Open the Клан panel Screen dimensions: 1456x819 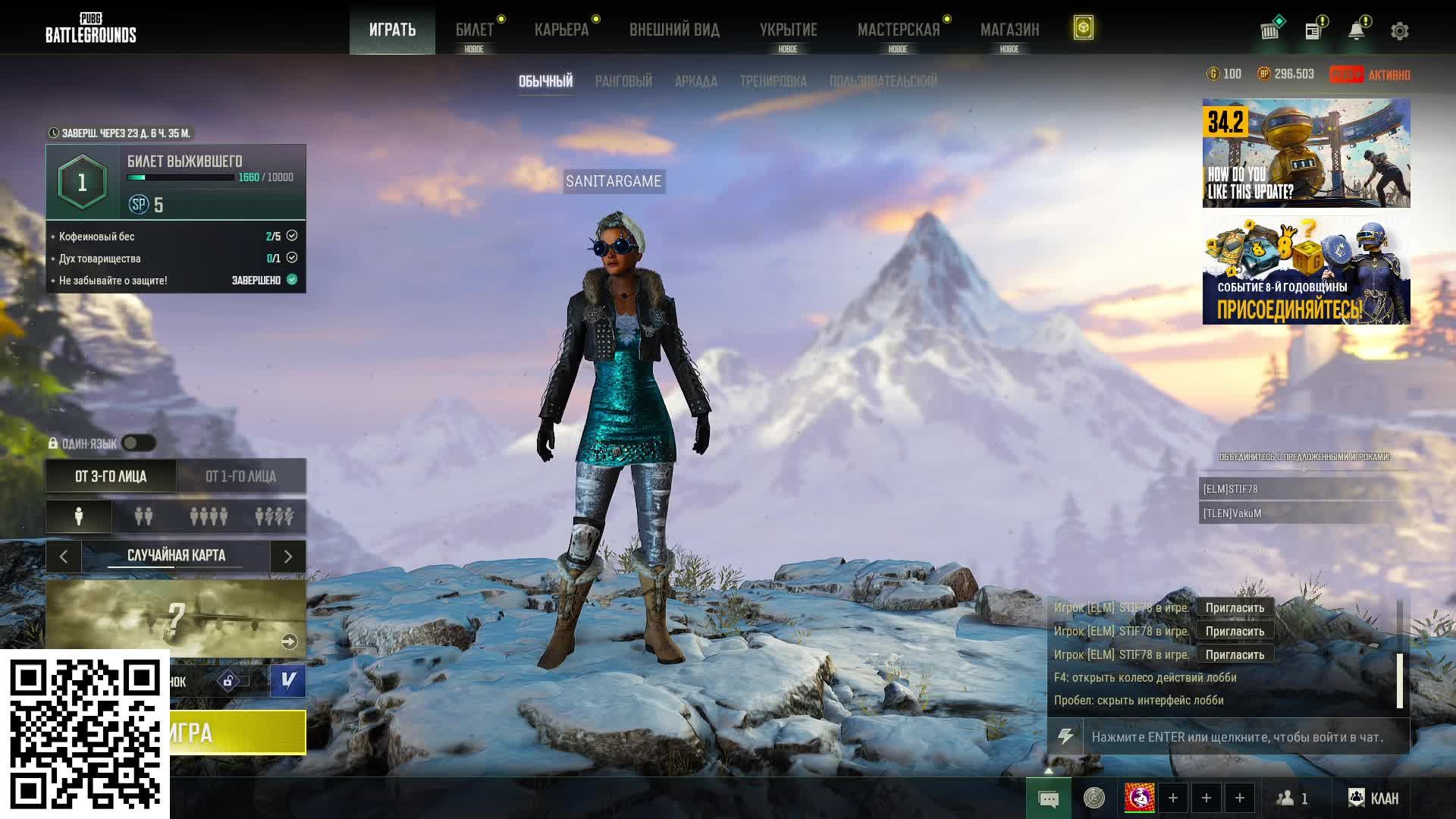coord(1373,798)
